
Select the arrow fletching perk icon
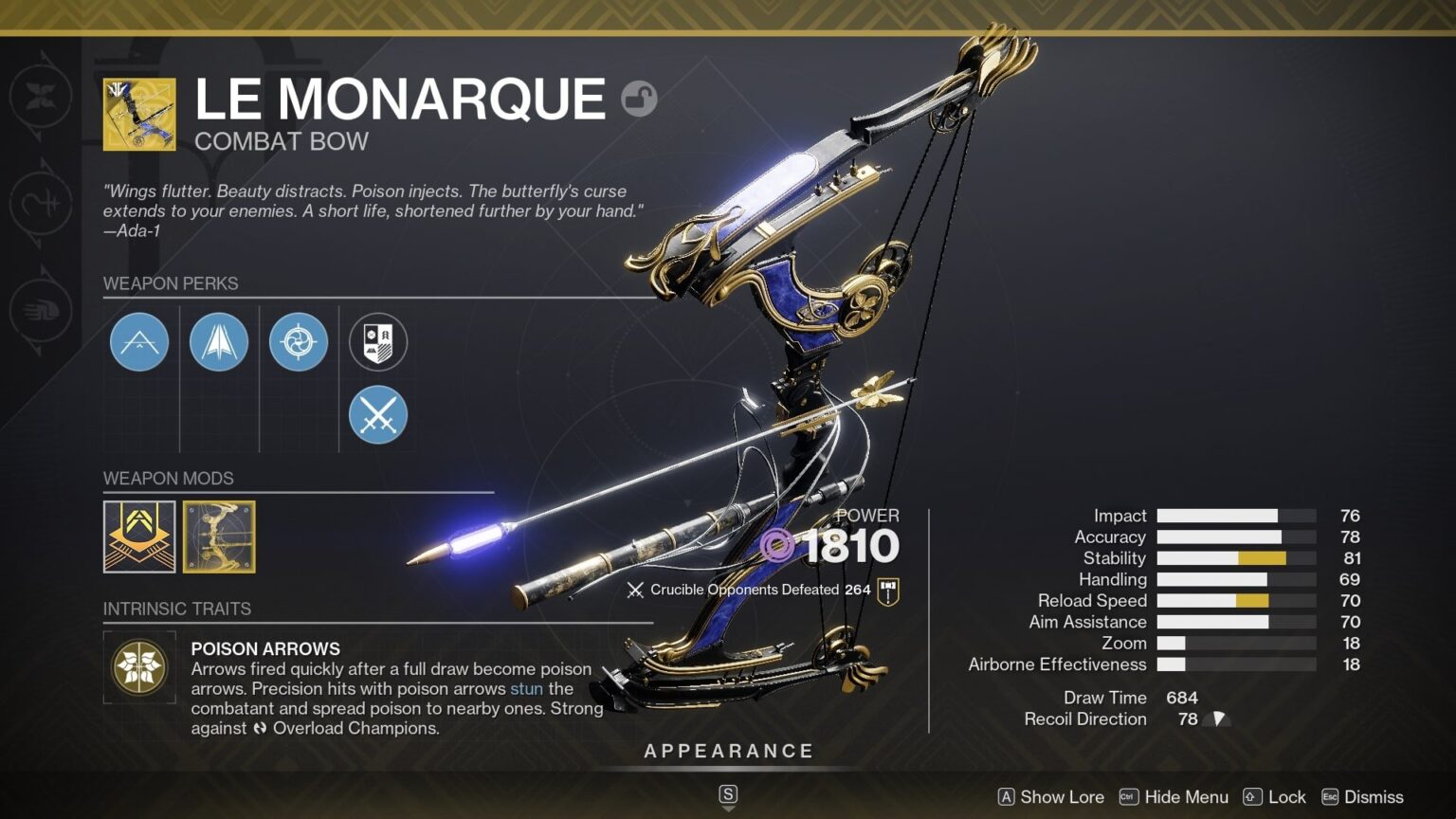[x=219, y=341]
